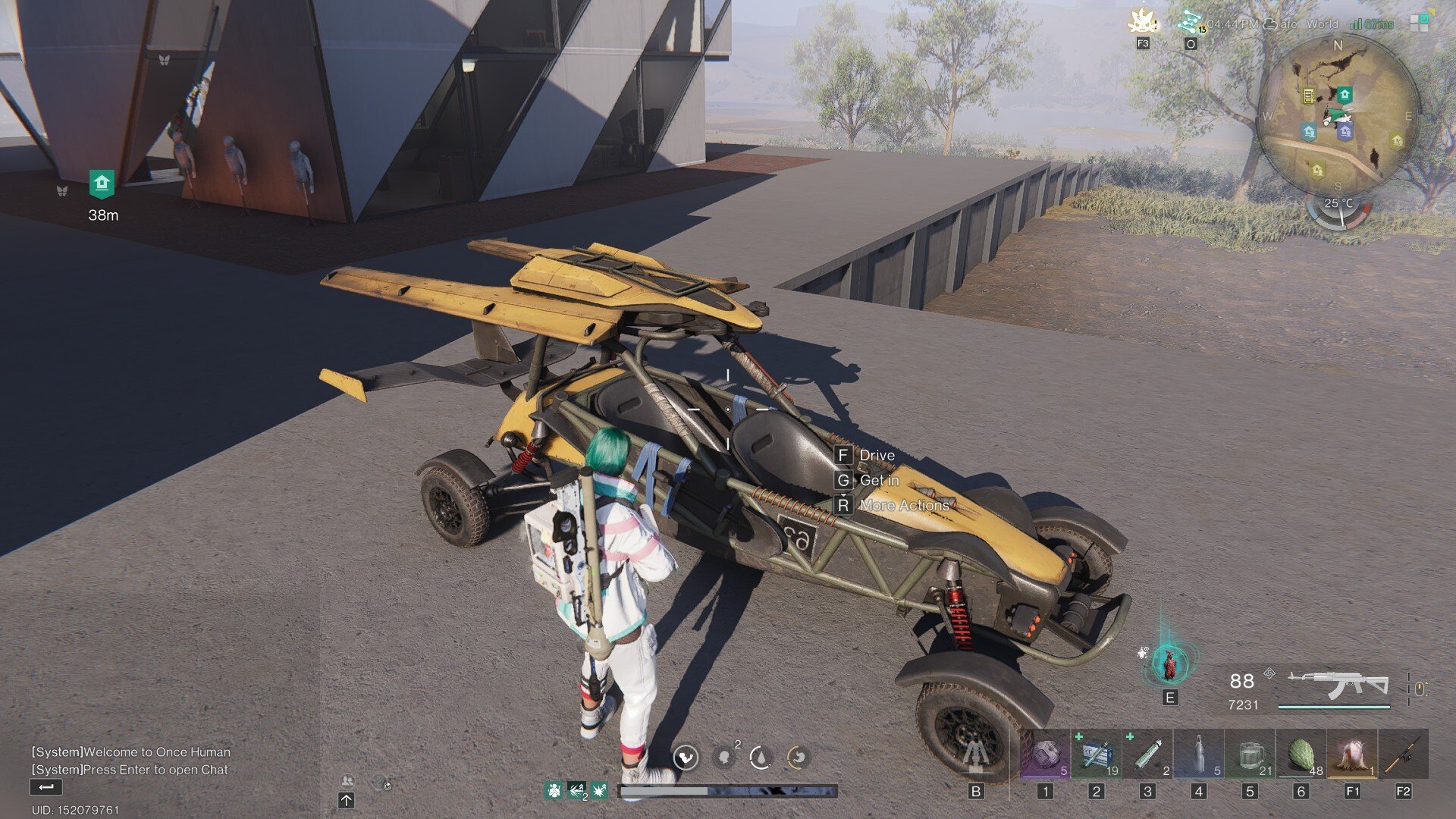Viewport: 1456px width, 819px height.
Task: Select the bottle item in hotbar slot 4
Action: click(x=1199, y=755)
